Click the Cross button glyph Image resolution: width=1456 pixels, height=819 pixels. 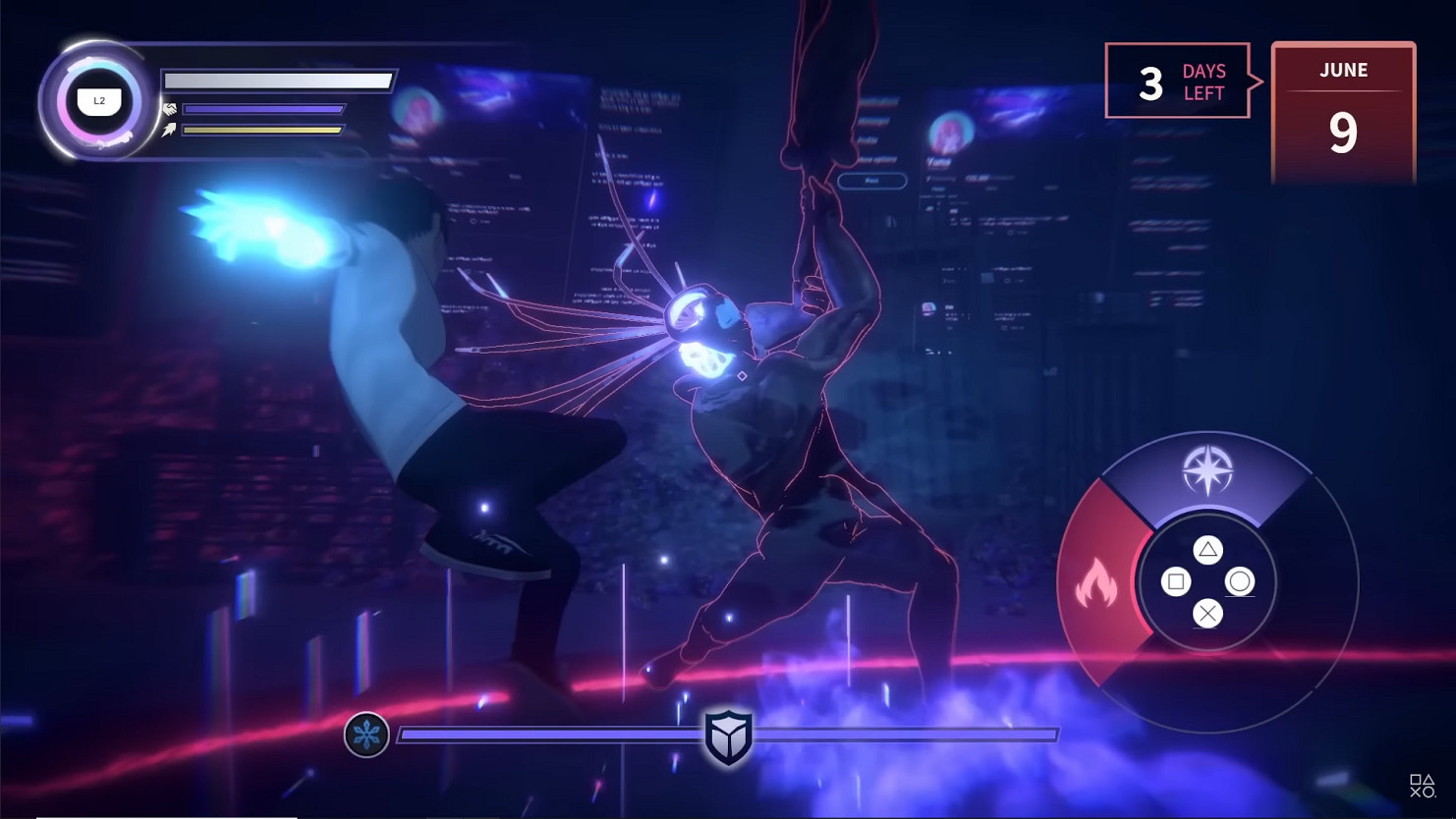click(1208, 614)
